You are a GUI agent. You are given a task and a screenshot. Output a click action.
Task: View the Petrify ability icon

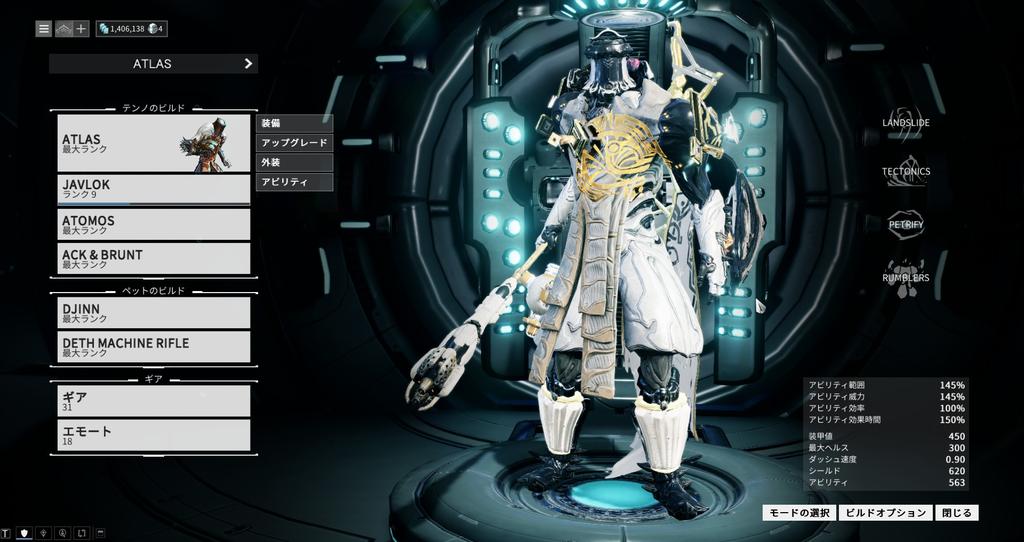[x=905, y=224]
